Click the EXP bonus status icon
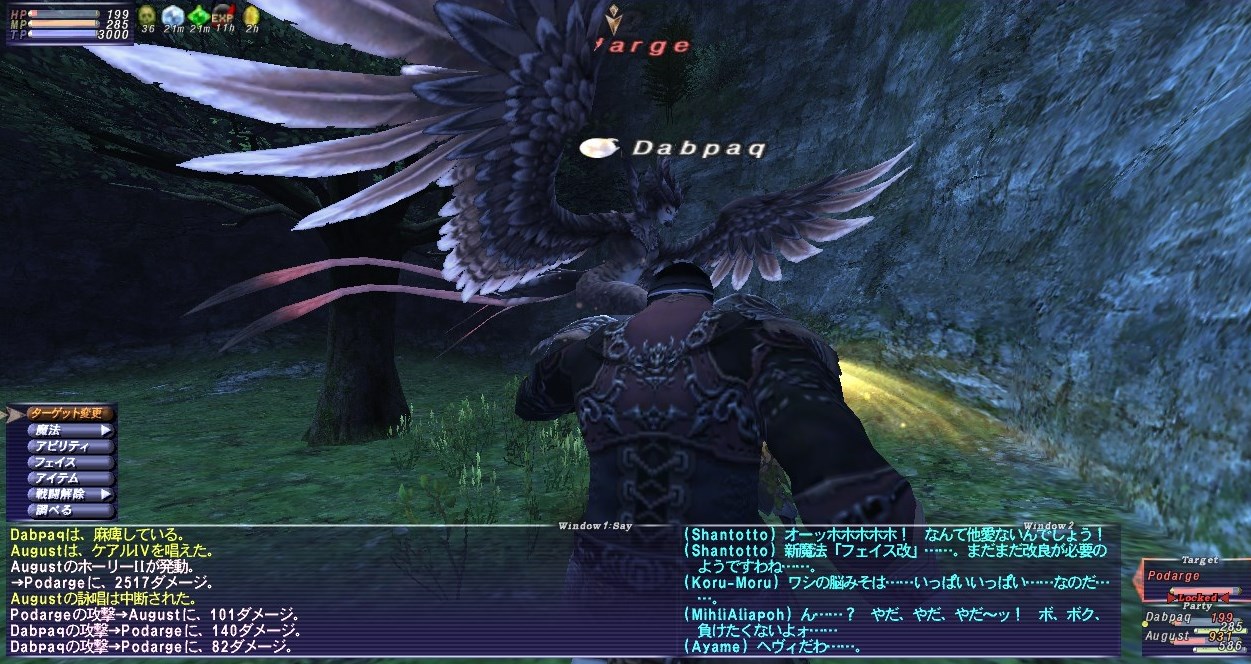The height and width of the screenshot is (664, 1251). point(224,15)
